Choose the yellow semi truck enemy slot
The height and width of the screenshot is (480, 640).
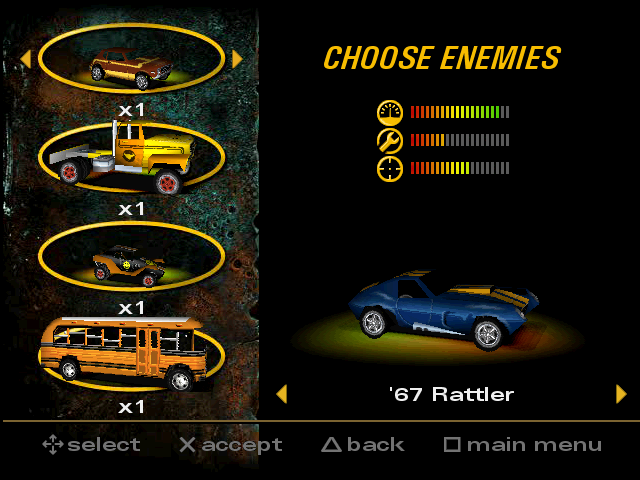(x=131, y=156)
